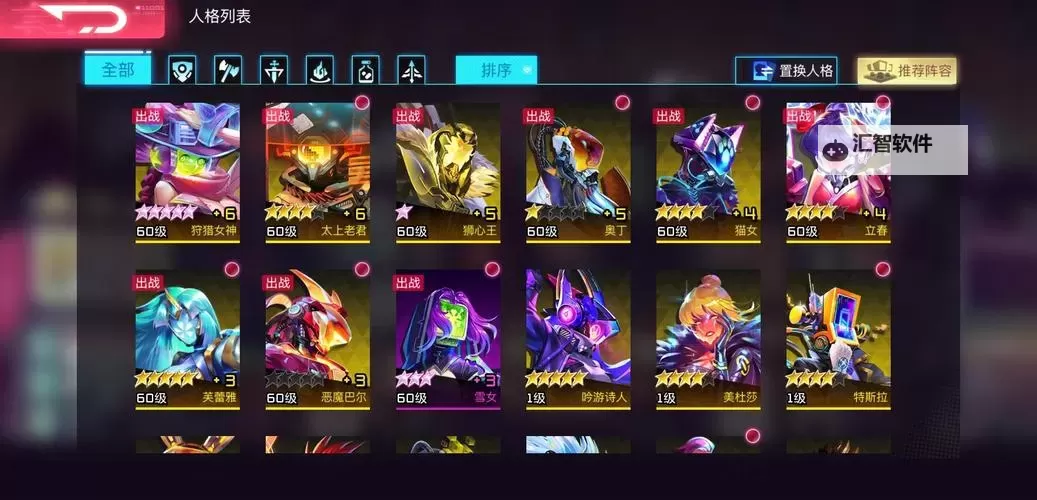Select the 狩猎女神 character card
Viewport: 1037px width, 500px height.
click(x=188, y=170)
